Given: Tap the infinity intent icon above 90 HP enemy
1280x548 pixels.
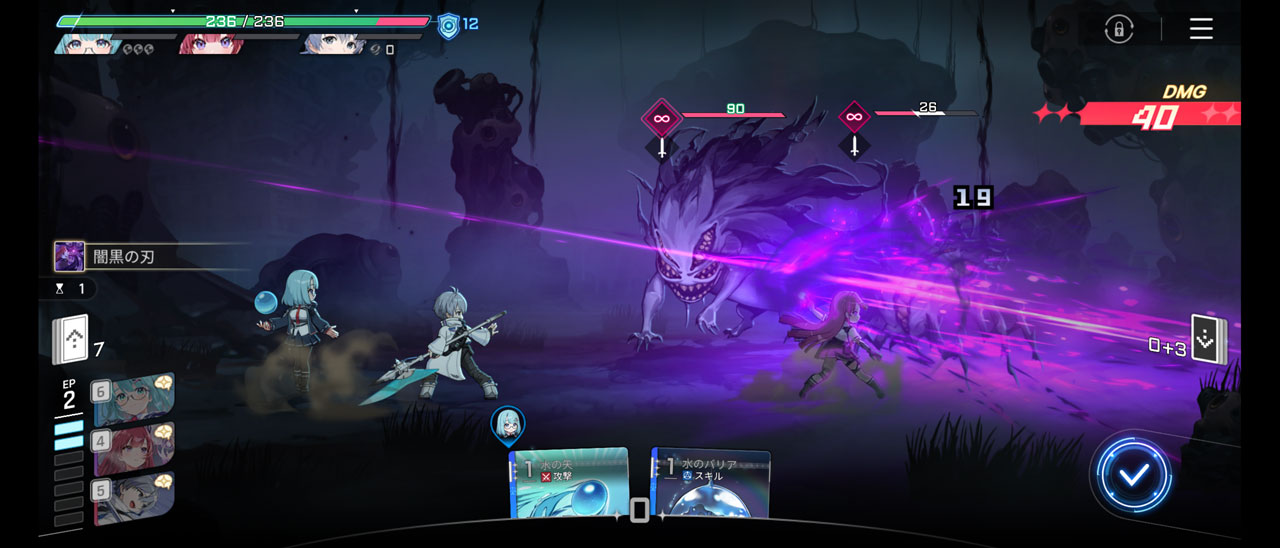Looking at the screenshot, I should (x=661, y=118).
